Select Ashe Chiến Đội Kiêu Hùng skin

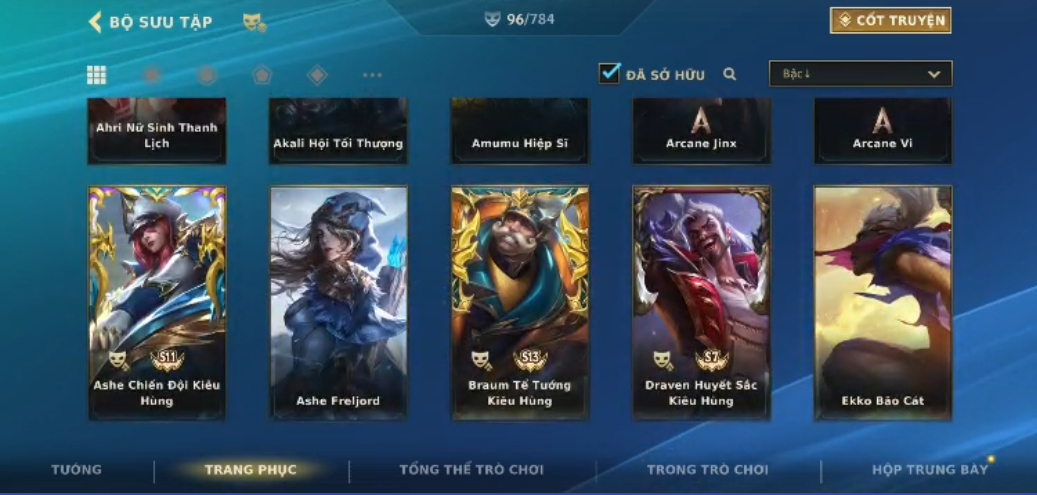[x=157, y=302]
